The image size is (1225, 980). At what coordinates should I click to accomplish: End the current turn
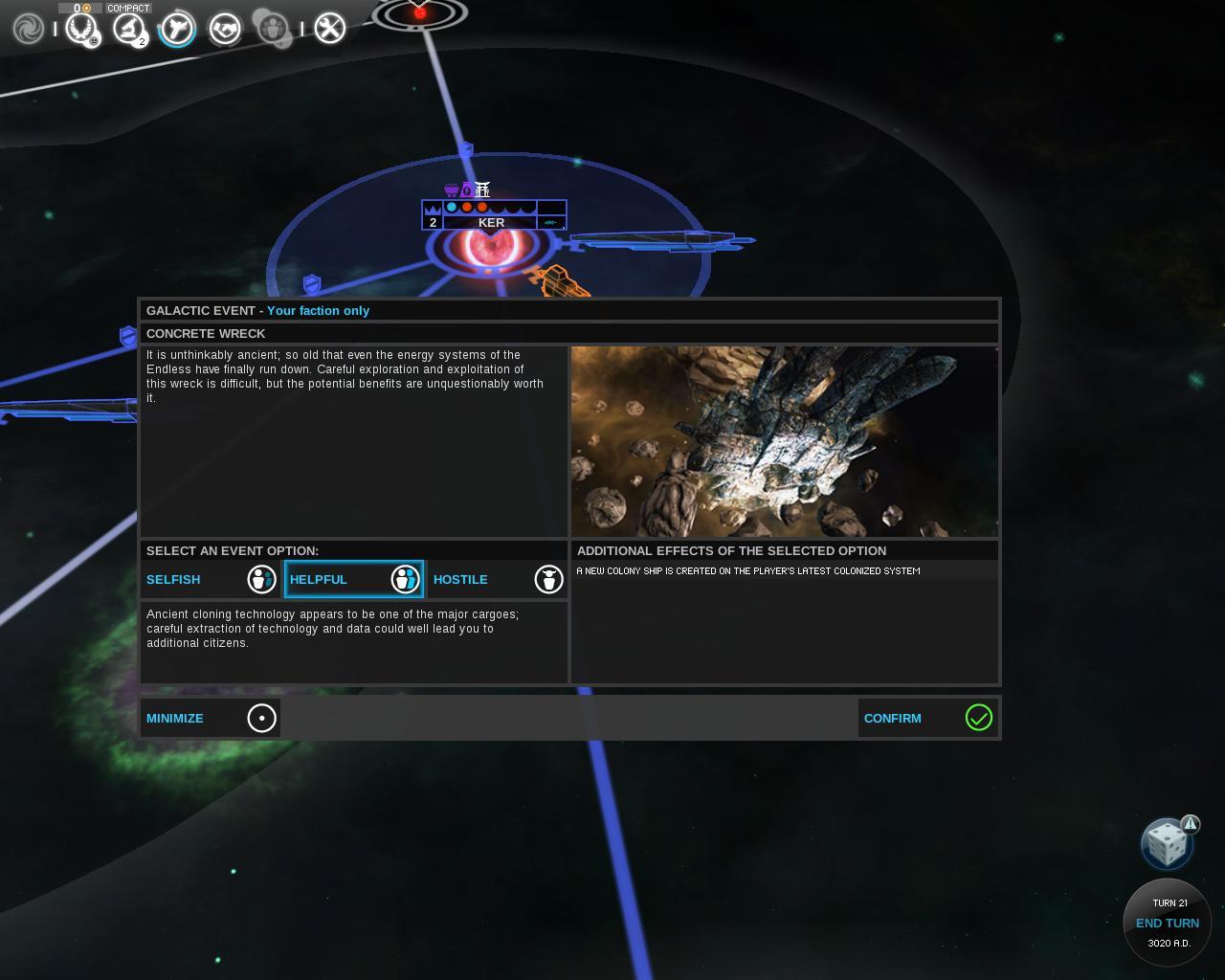point(1167,923)
